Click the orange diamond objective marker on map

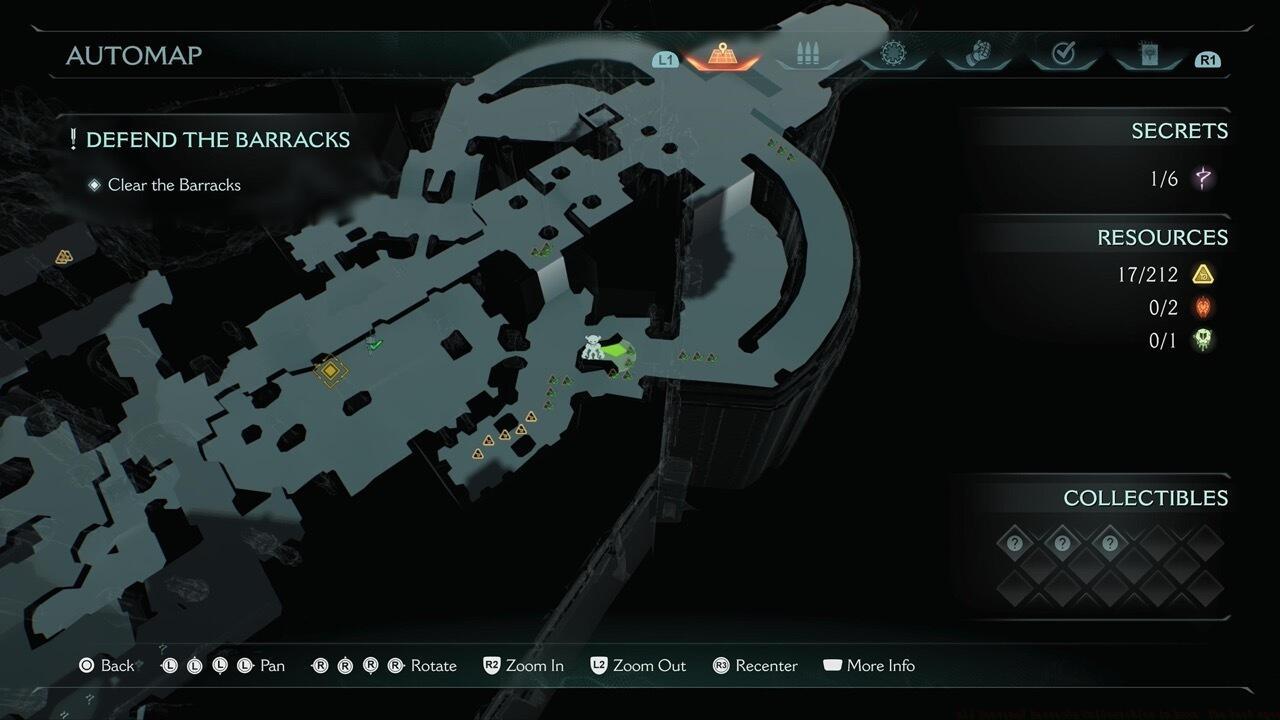click(330, 371)
